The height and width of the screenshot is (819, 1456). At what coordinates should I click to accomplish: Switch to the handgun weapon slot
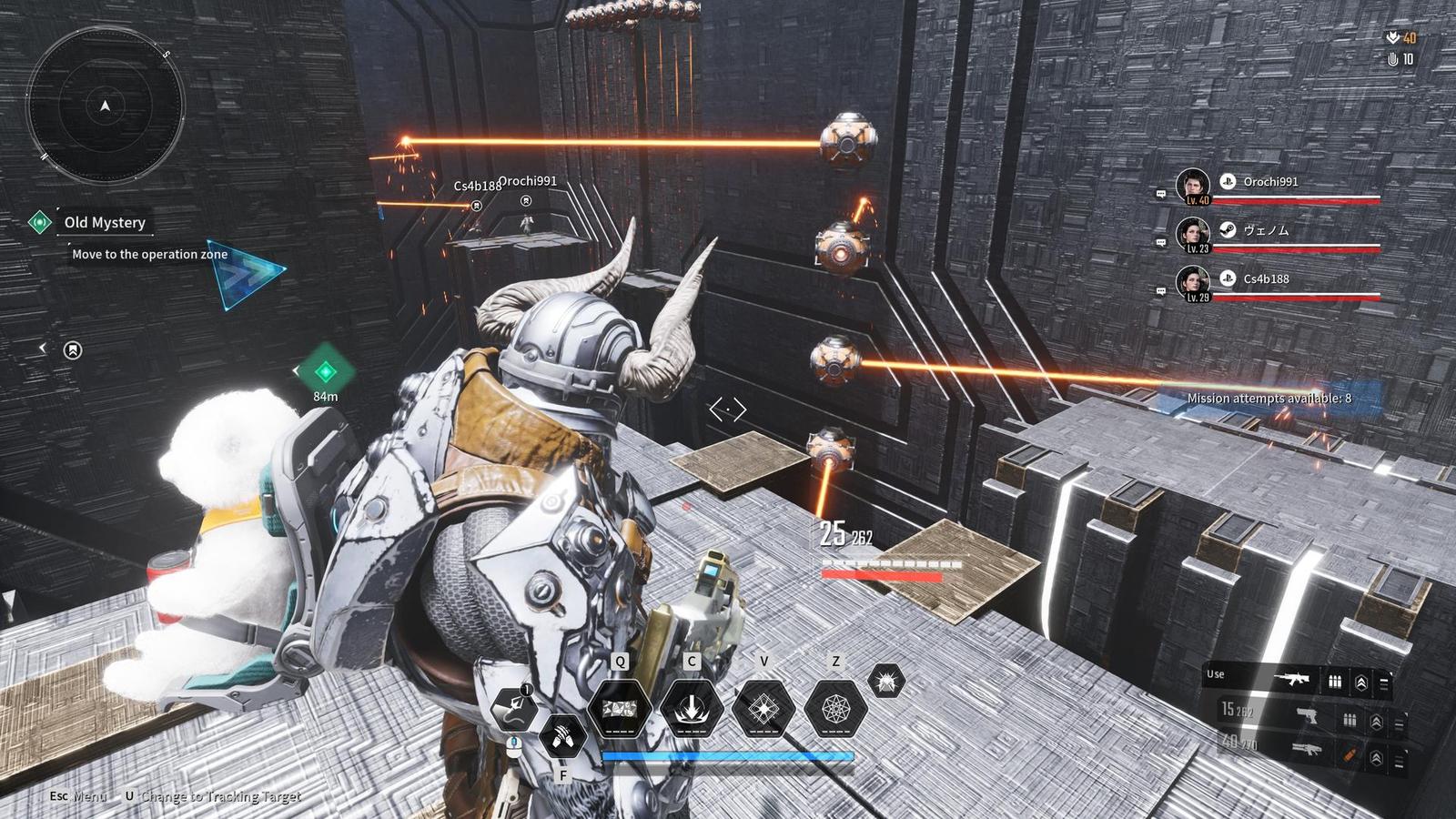point(1307,714)
